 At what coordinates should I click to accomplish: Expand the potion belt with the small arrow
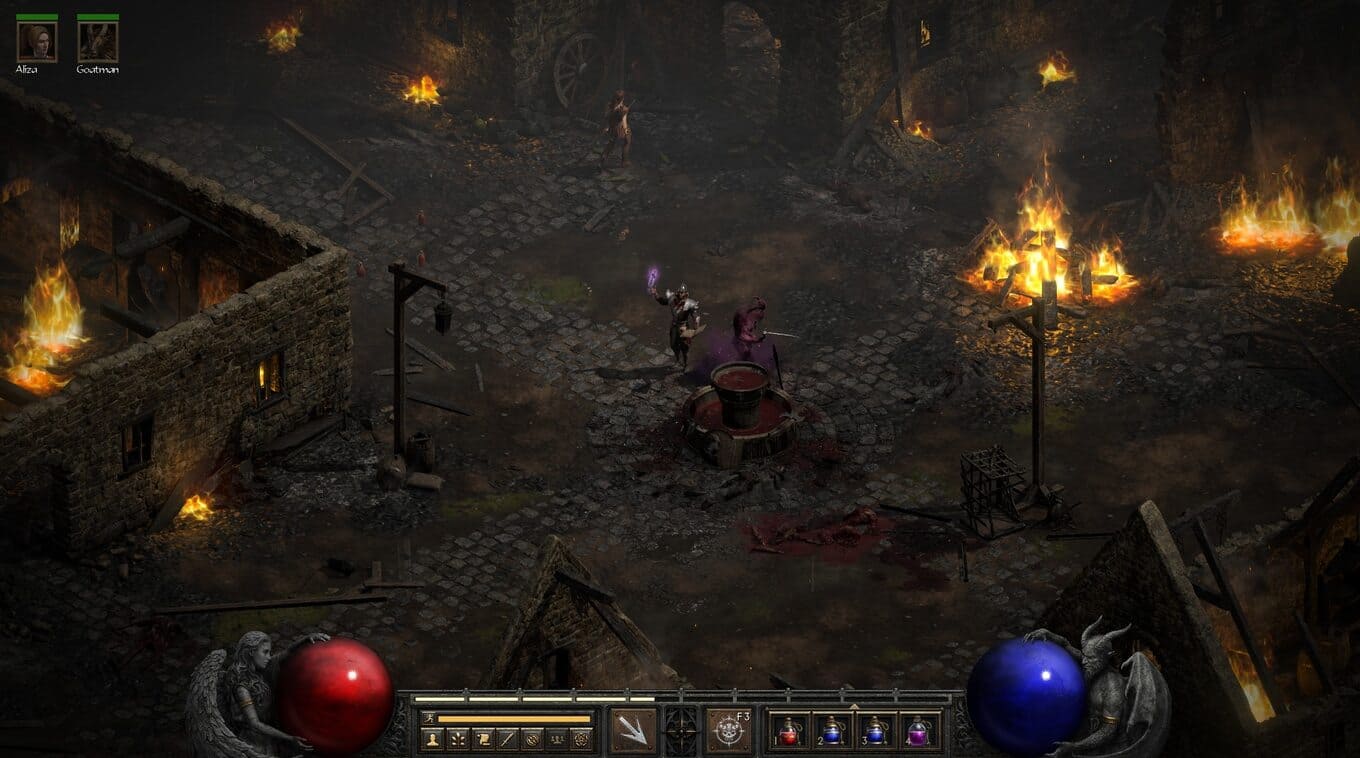tap(854, 705)
